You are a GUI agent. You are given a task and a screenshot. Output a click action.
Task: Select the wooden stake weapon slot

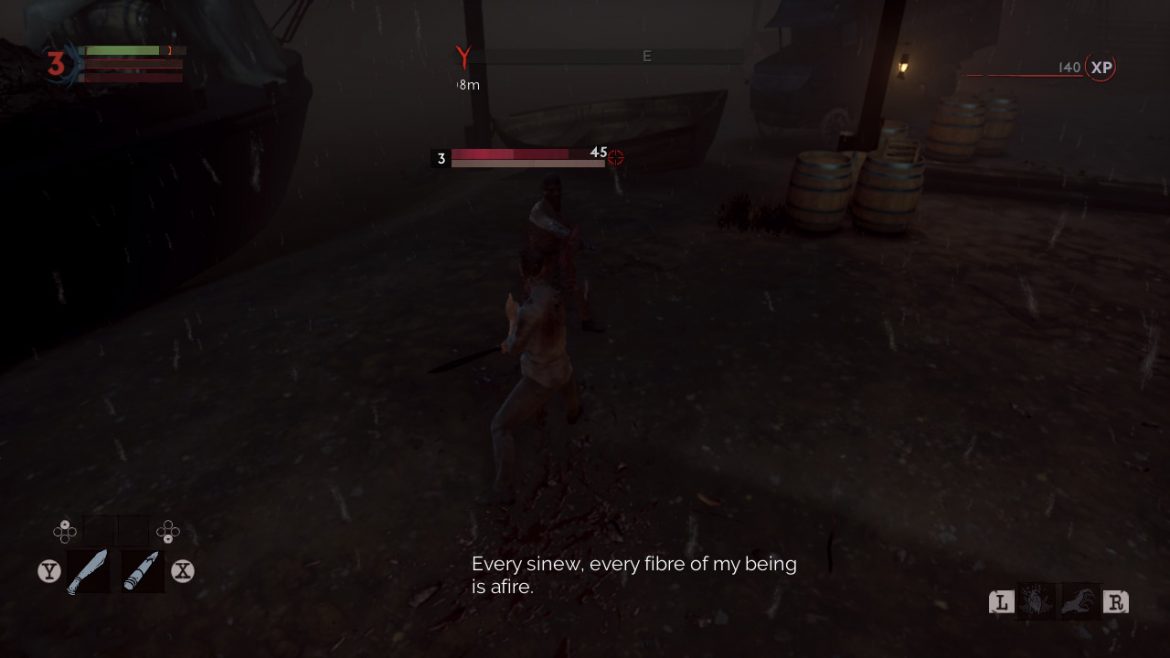tap(141, 571)
